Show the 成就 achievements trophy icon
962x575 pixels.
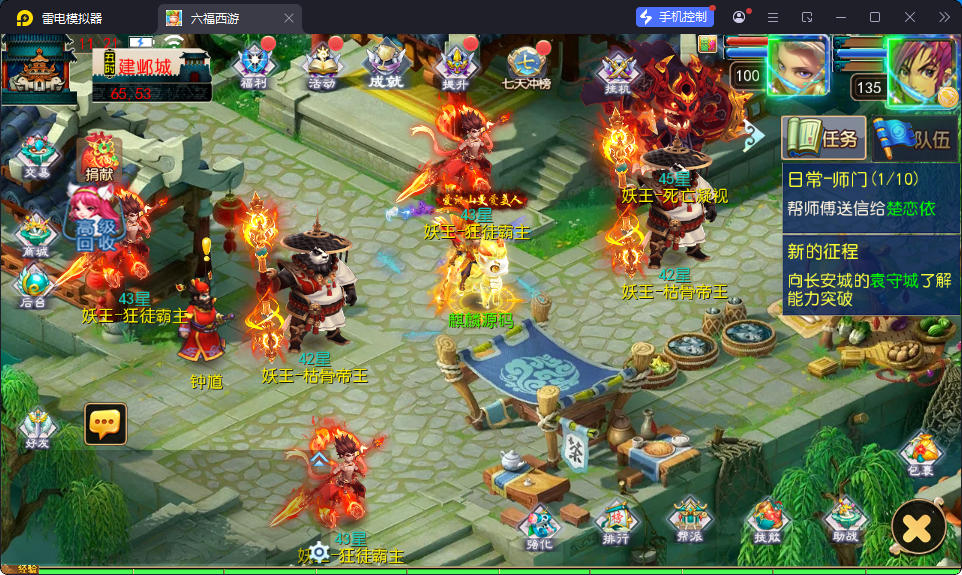[385, 65]
